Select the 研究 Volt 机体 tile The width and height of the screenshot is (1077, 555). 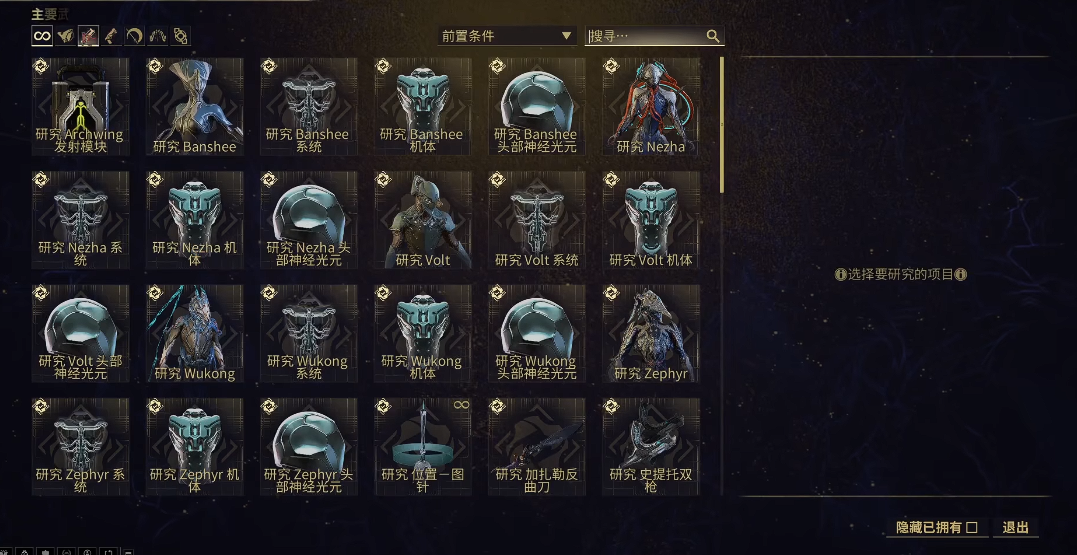pyautogui.click(x=651, y=220)
